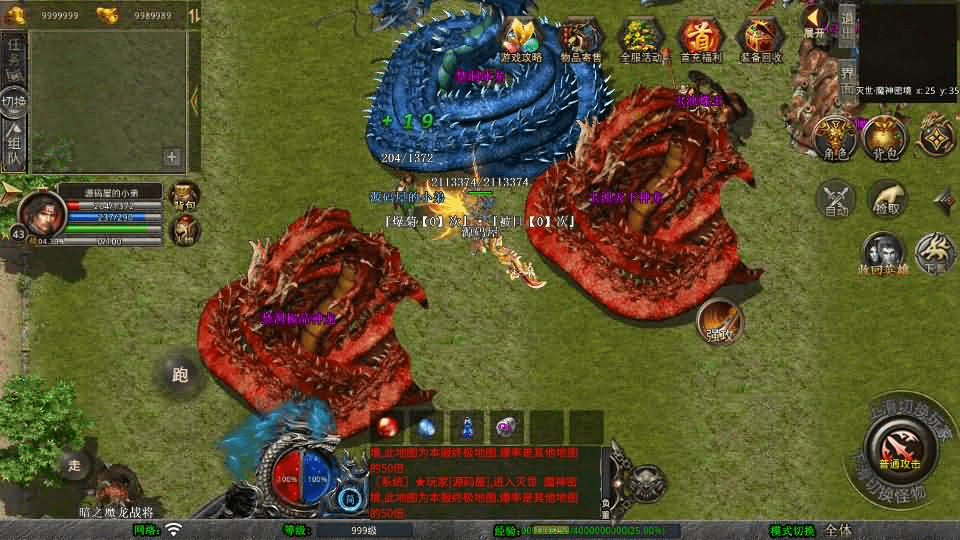Screen dimensions: 960x540
Task: Click the plus button in quest panel
Action: 172,157
